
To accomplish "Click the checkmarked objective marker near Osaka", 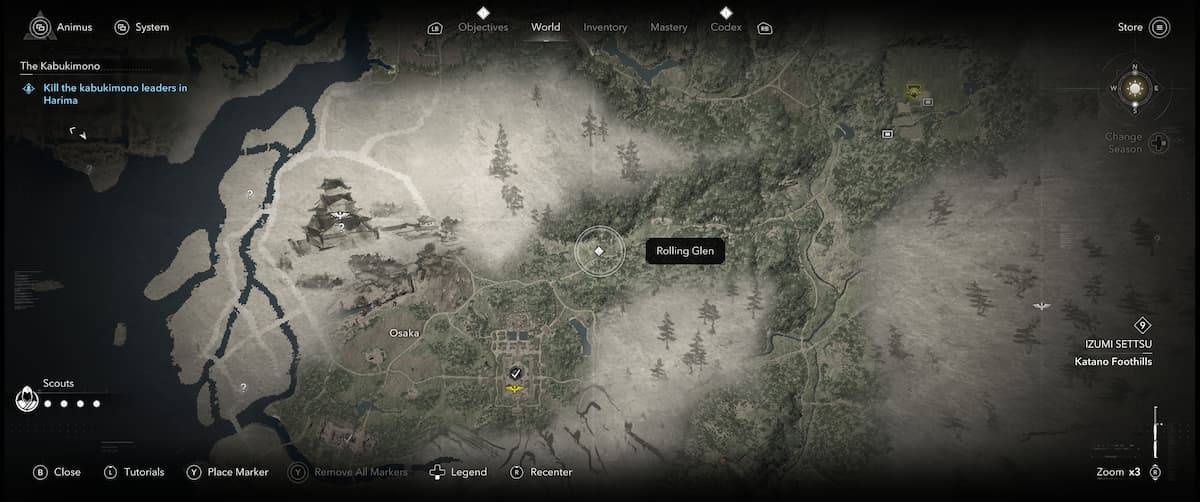I will point(515,372).
